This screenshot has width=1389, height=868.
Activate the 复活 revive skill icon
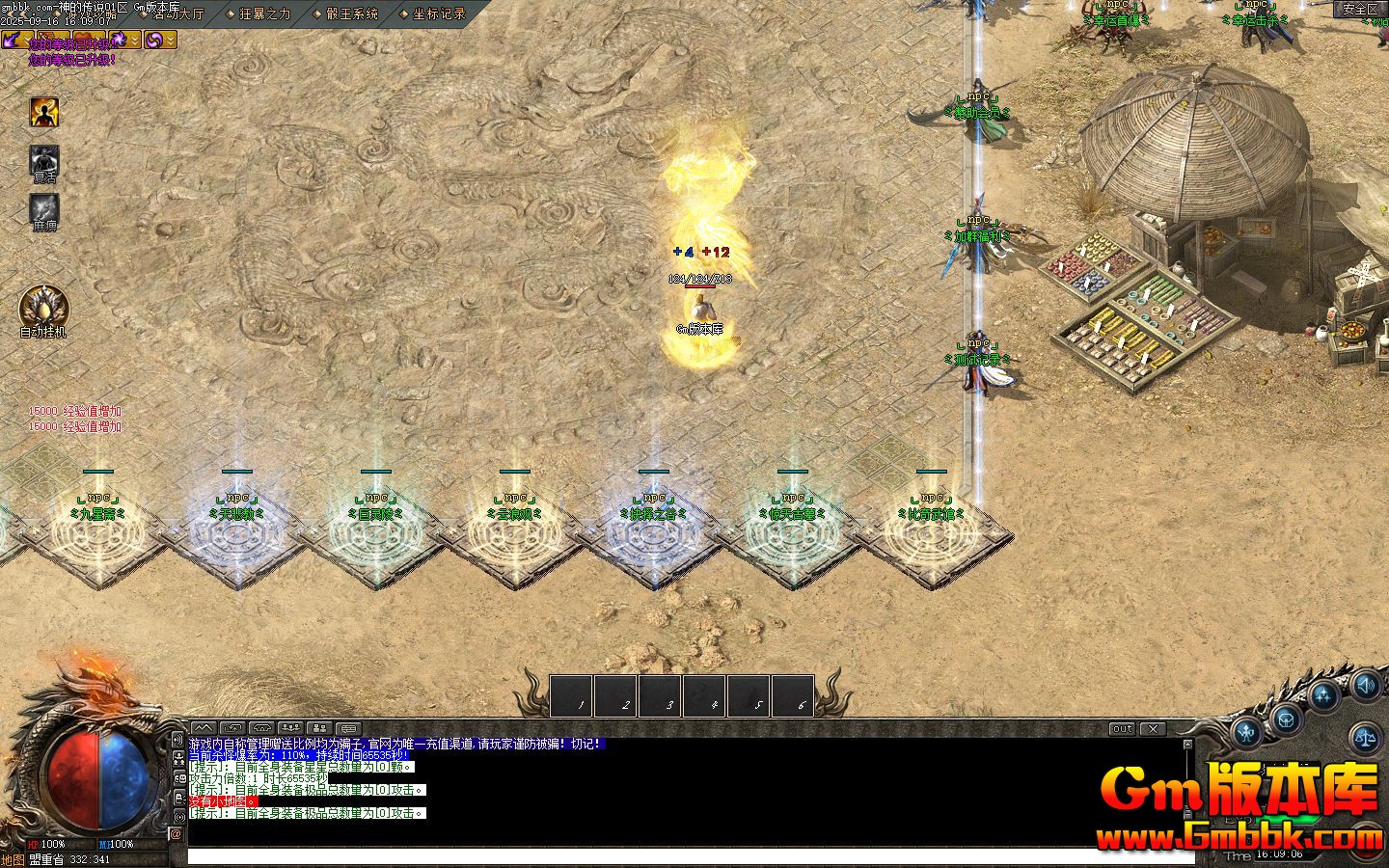(x=44, y=162)
